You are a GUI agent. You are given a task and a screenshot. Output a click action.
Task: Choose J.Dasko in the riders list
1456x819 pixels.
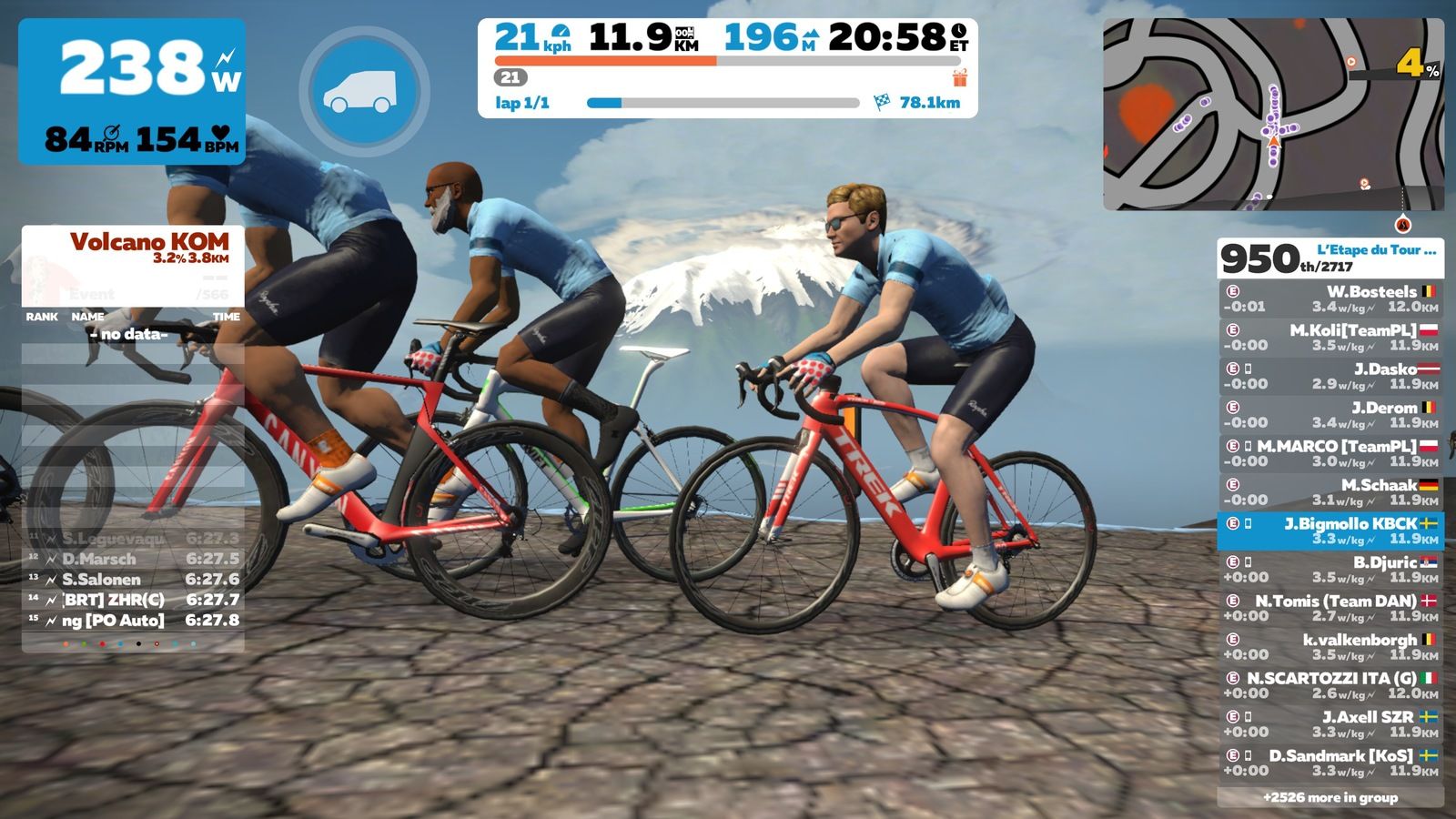click(1330, 376)
